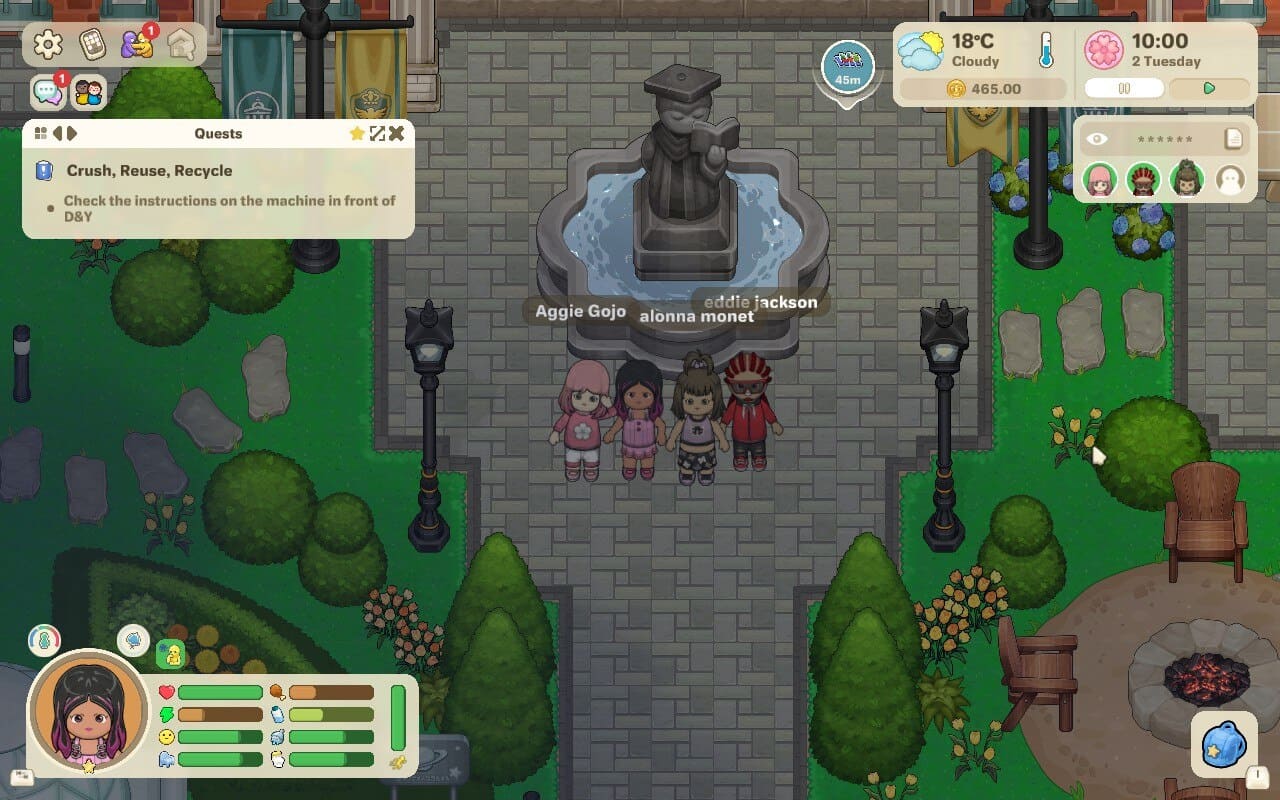Pause the game clock
The width and height of the screenshot is (1280, 800).
pos(1124,88)
